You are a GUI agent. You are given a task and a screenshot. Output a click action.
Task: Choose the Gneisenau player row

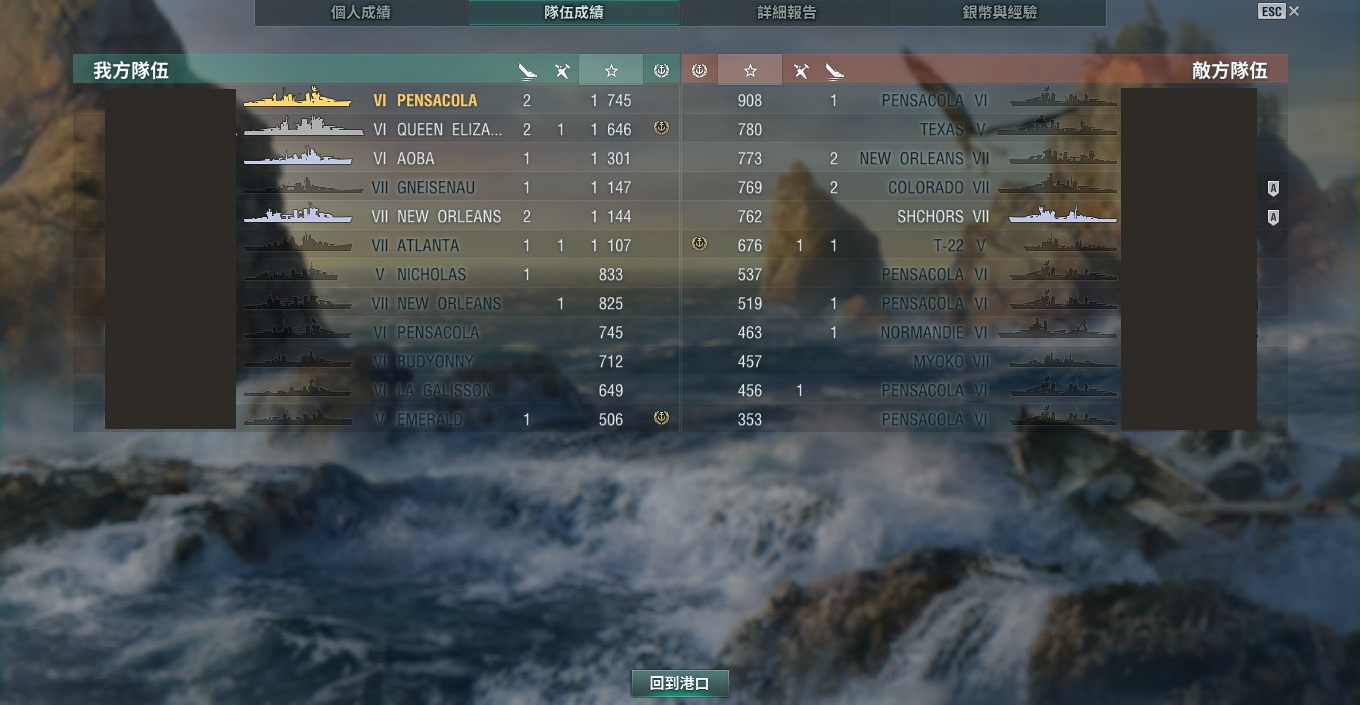tap(435, 187)
